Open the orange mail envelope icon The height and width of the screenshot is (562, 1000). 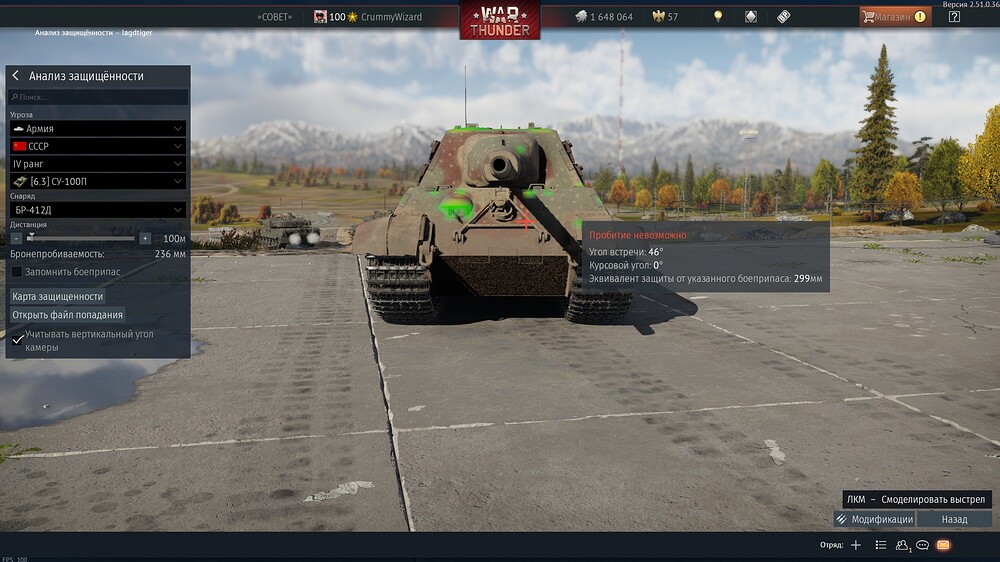pos(943,545)
